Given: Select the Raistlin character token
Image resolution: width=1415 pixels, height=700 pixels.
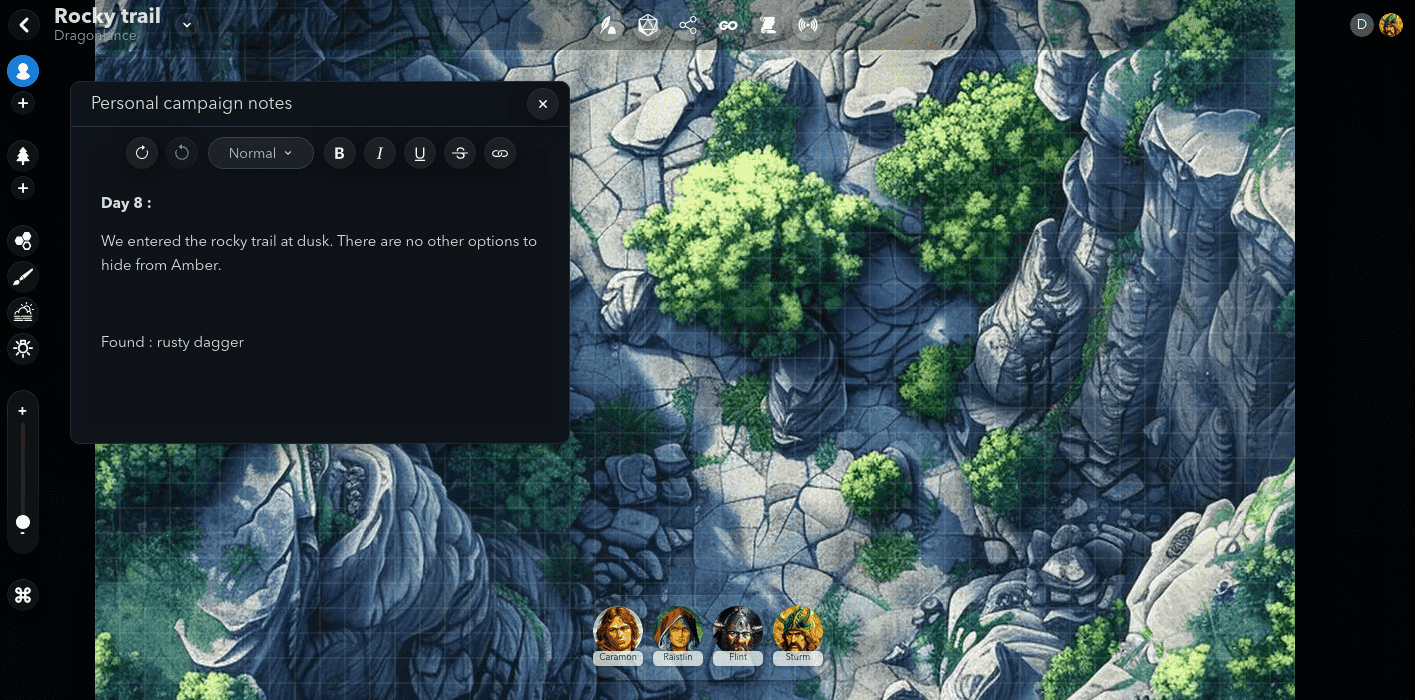Looking at the screenshot, I should 678,631.
